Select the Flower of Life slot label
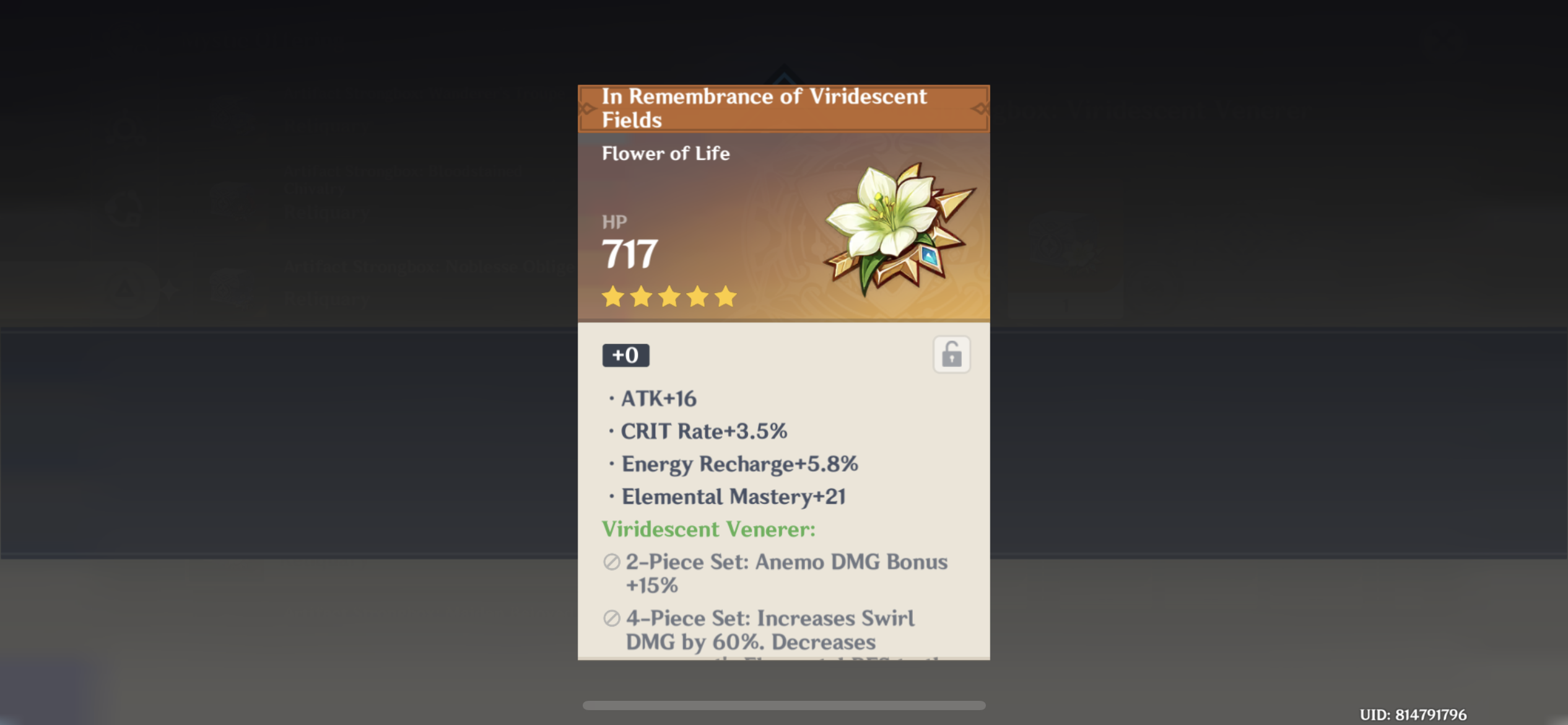1568x725 pixels. point(664,153)
